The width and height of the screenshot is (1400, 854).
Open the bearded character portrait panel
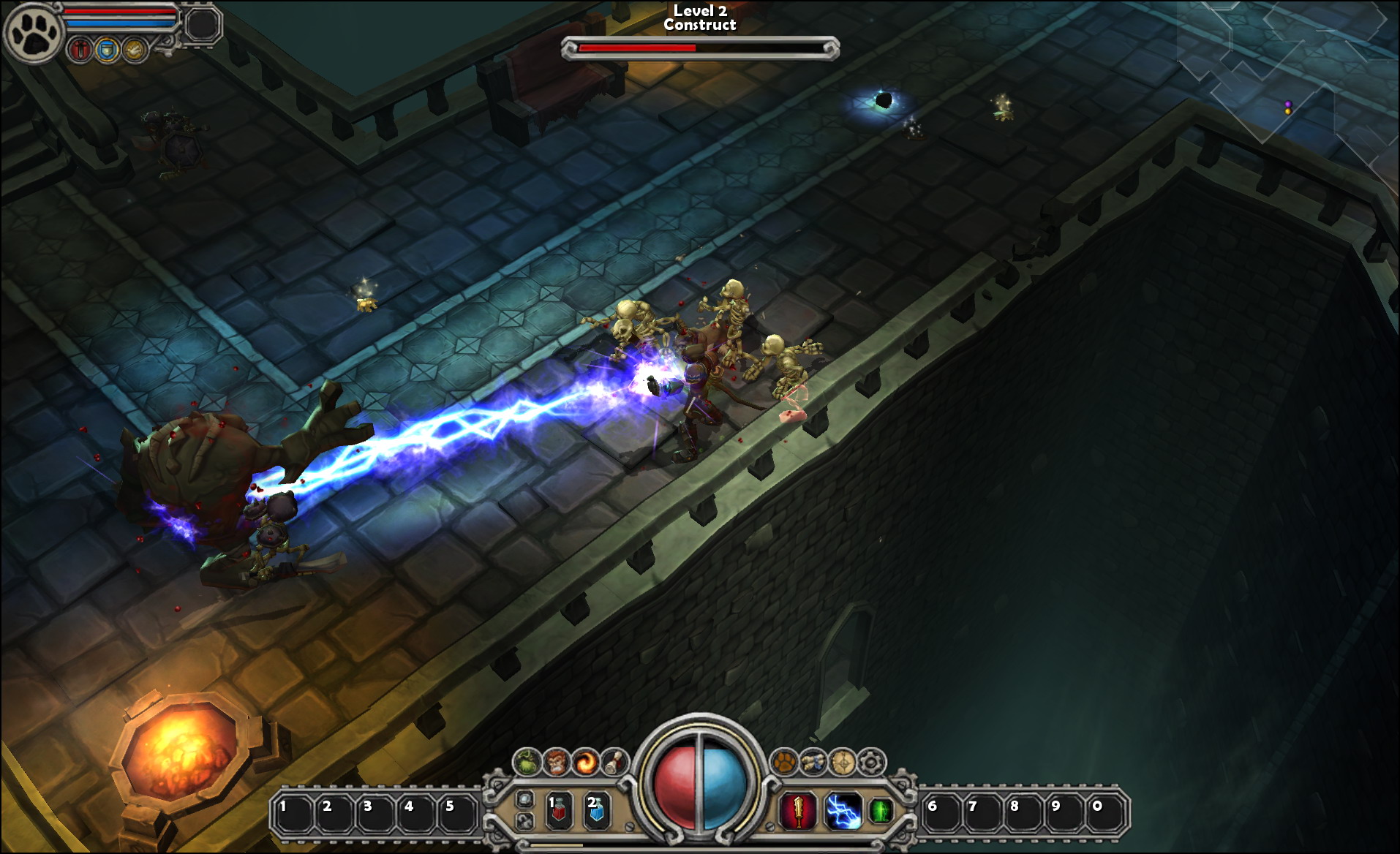point(556,763)
